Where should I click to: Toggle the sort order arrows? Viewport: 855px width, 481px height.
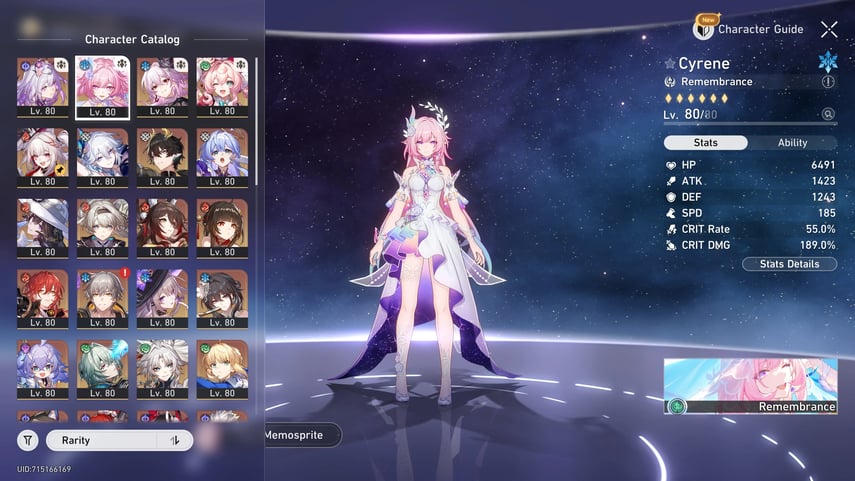pos(175,440)
